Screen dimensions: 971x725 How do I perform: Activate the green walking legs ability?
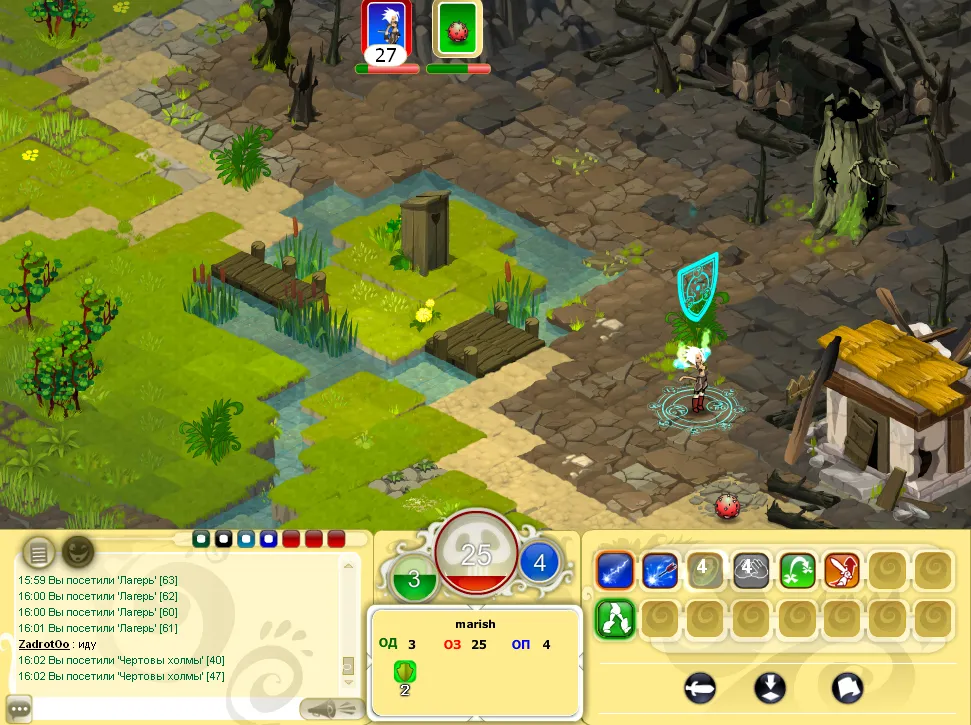pos(613,617)
